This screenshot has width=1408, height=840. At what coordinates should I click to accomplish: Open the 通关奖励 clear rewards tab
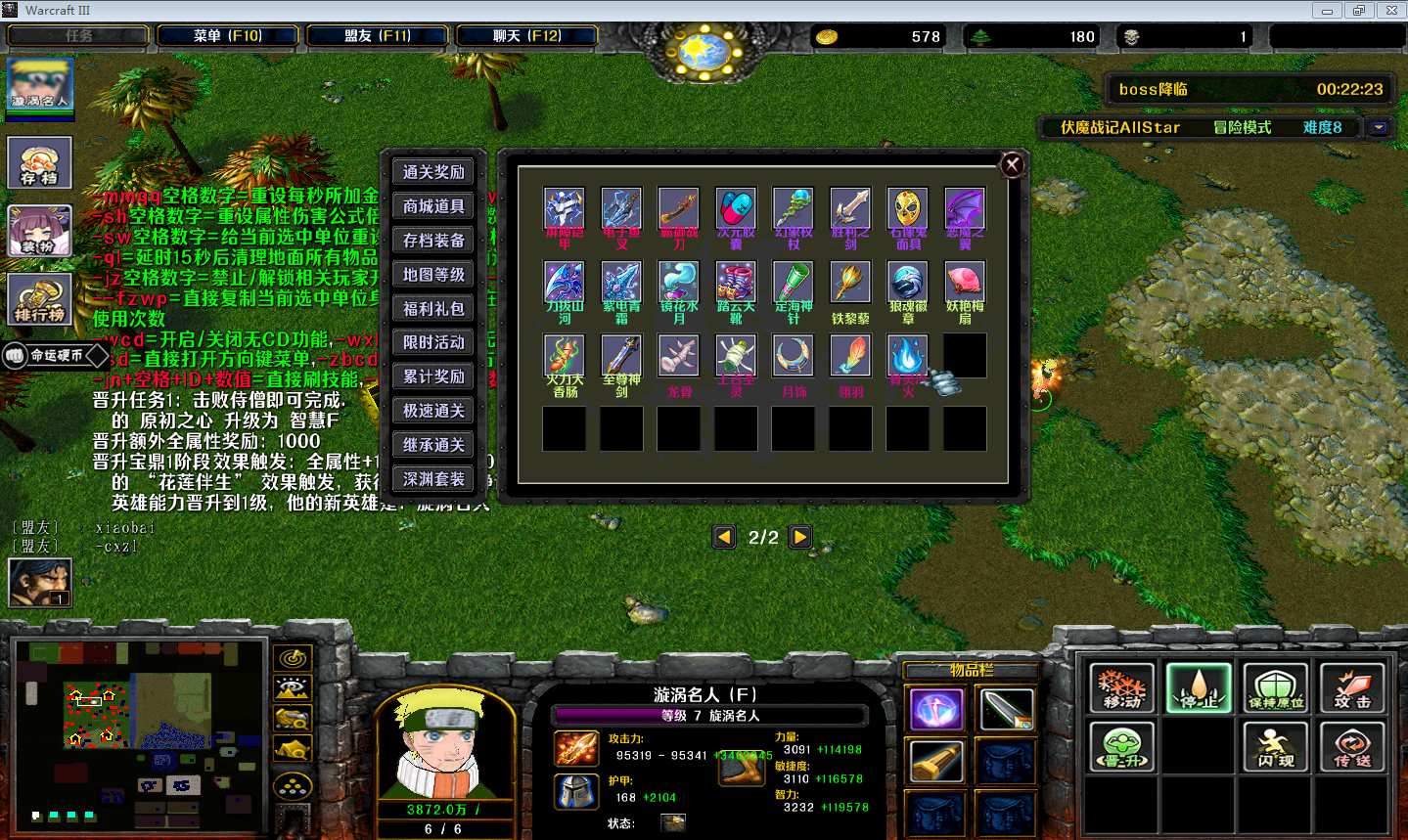tap(433, 172)
